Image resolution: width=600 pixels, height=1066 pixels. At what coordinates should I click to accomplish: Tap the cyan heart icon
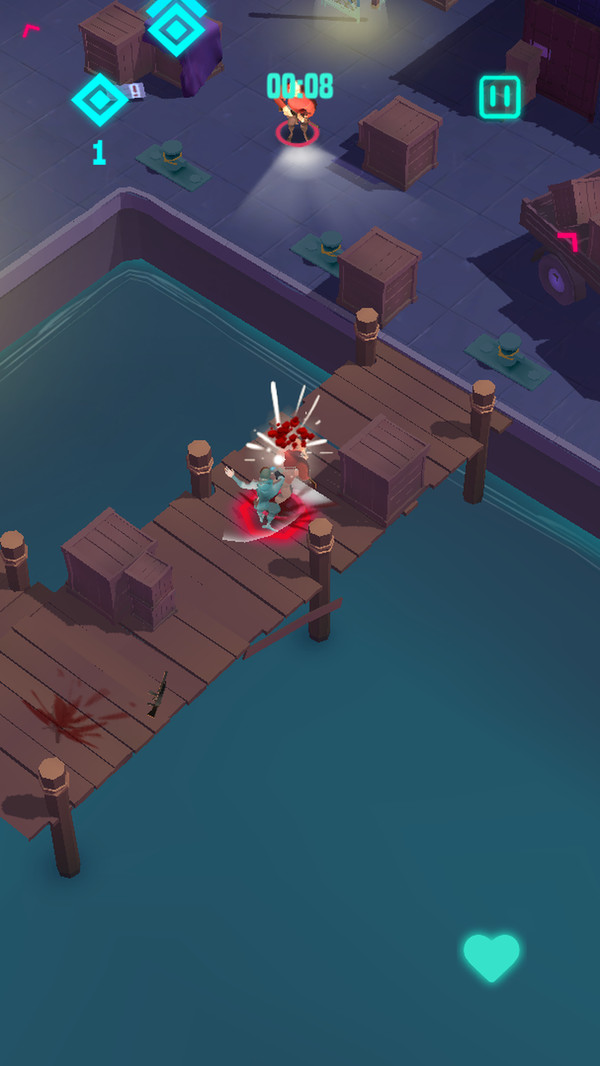pos(491,957)
